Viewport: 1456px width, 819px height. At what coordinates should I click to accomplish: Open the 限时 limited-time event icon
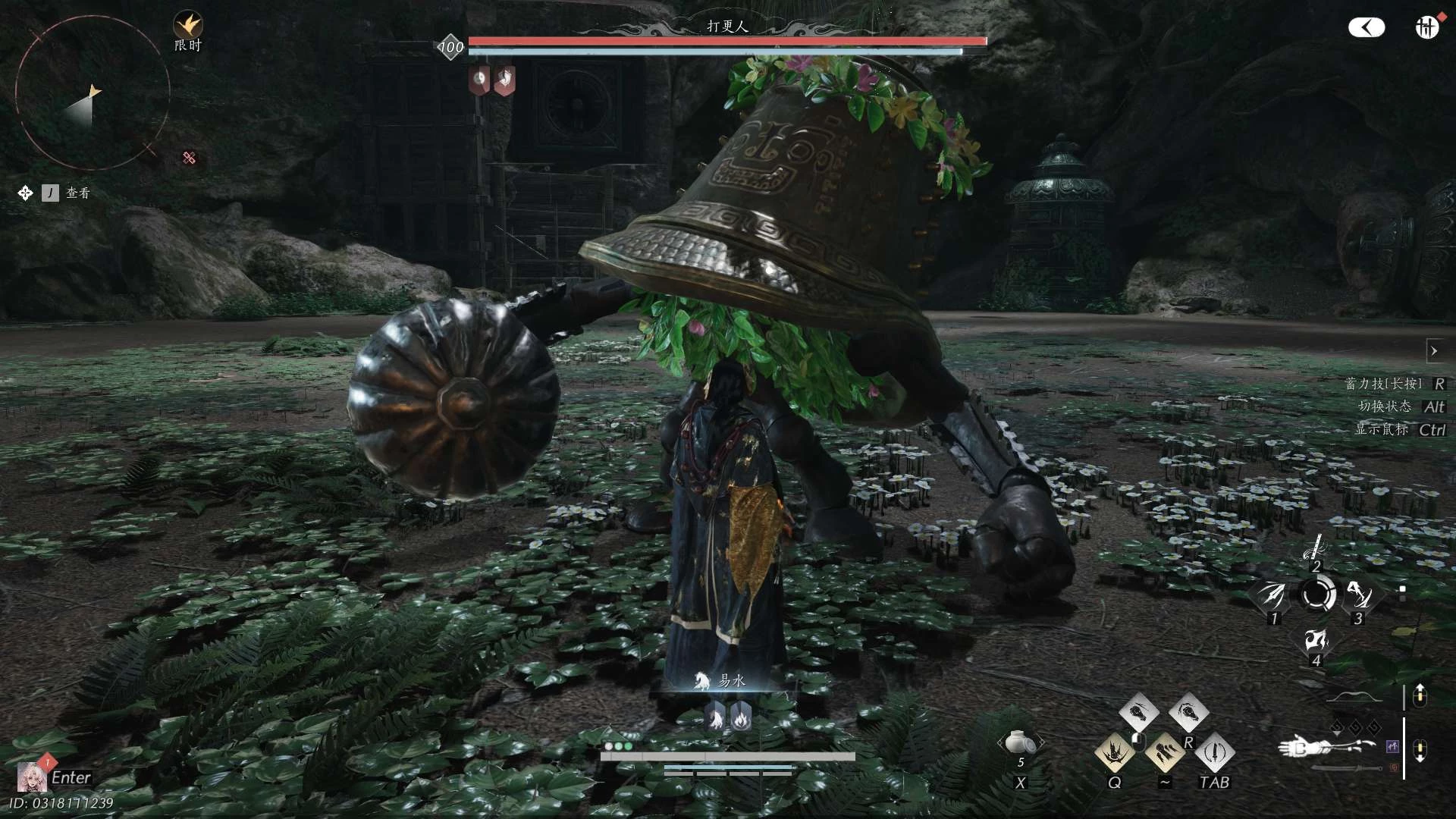tap(187, 27)
